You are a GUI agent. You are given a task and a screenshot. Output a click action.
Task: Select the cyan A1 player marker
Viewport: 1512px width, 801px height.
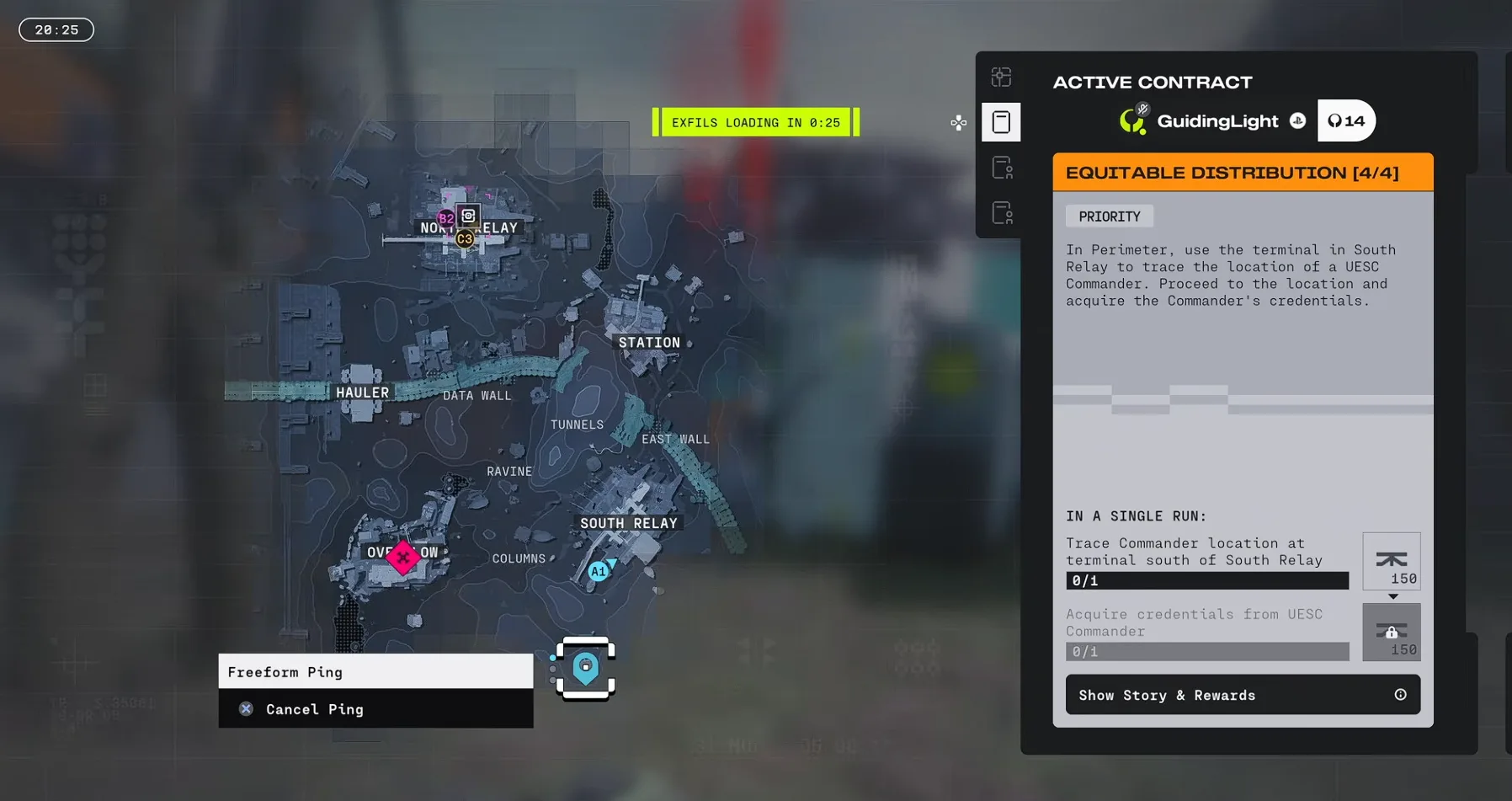(x=598, y=572)
